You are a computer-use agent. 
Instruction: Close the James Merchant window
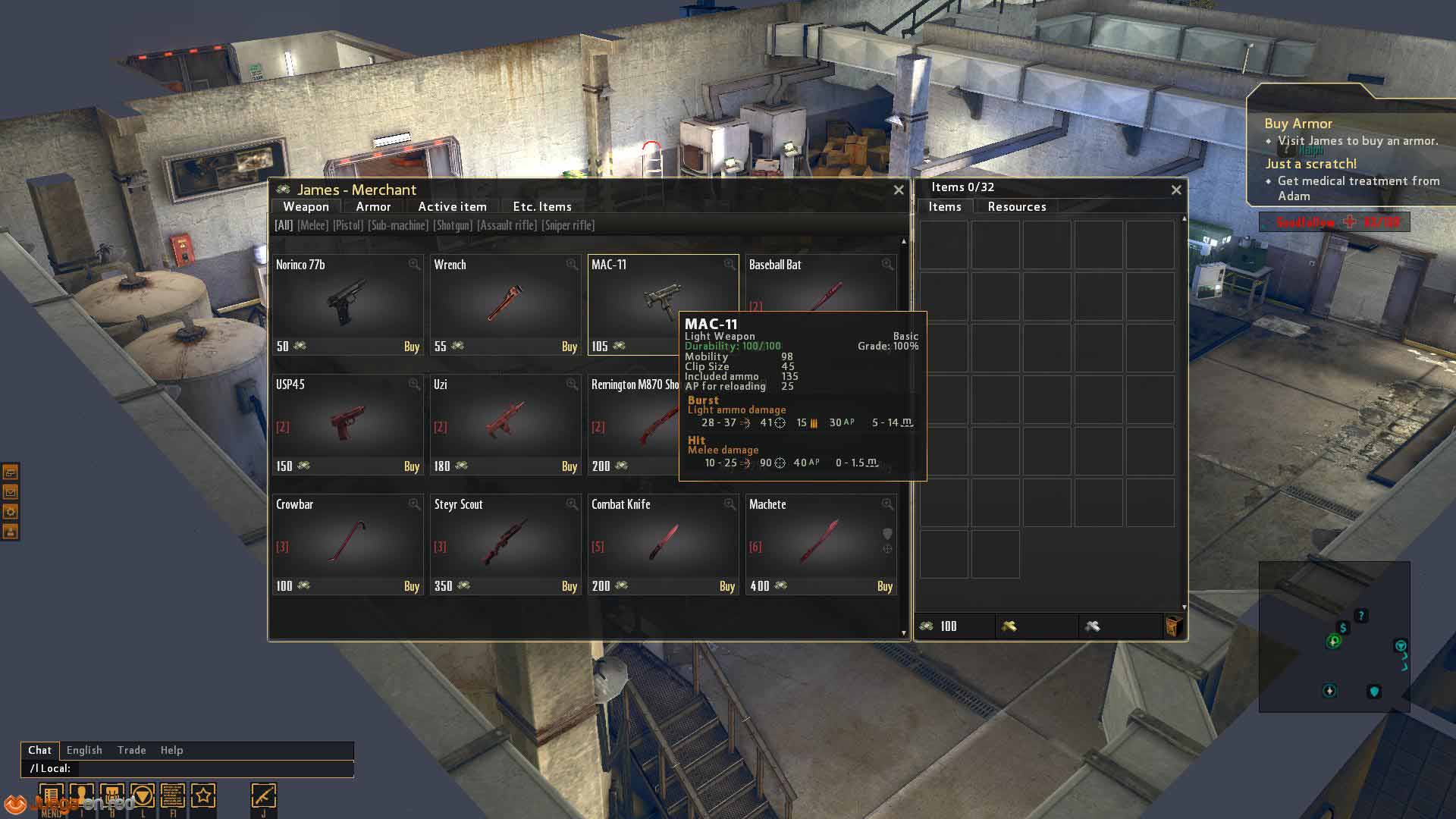(x=899, y=190)
